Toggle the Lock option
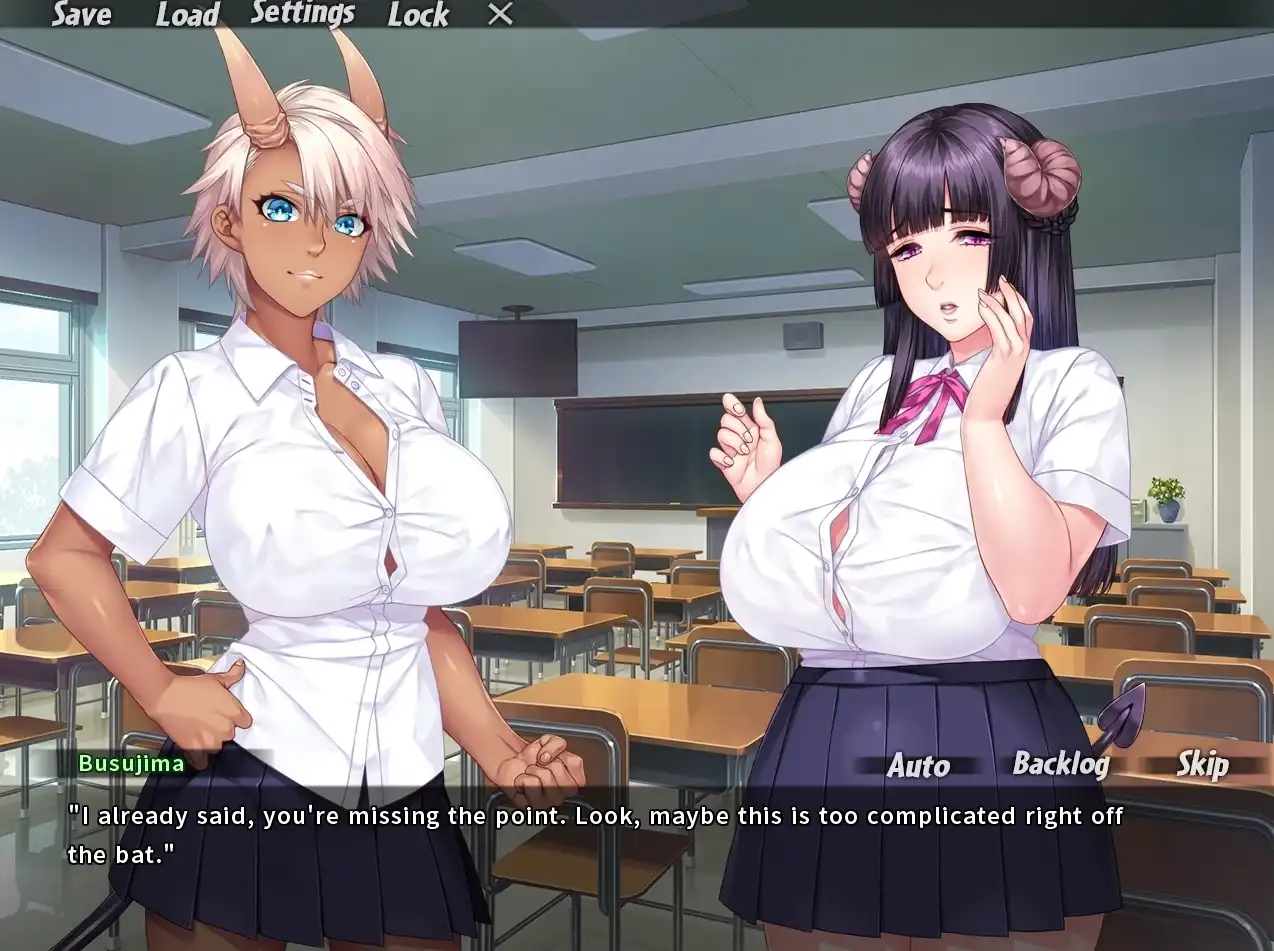Screen dimensions: 1274x951 pos(418,14)
